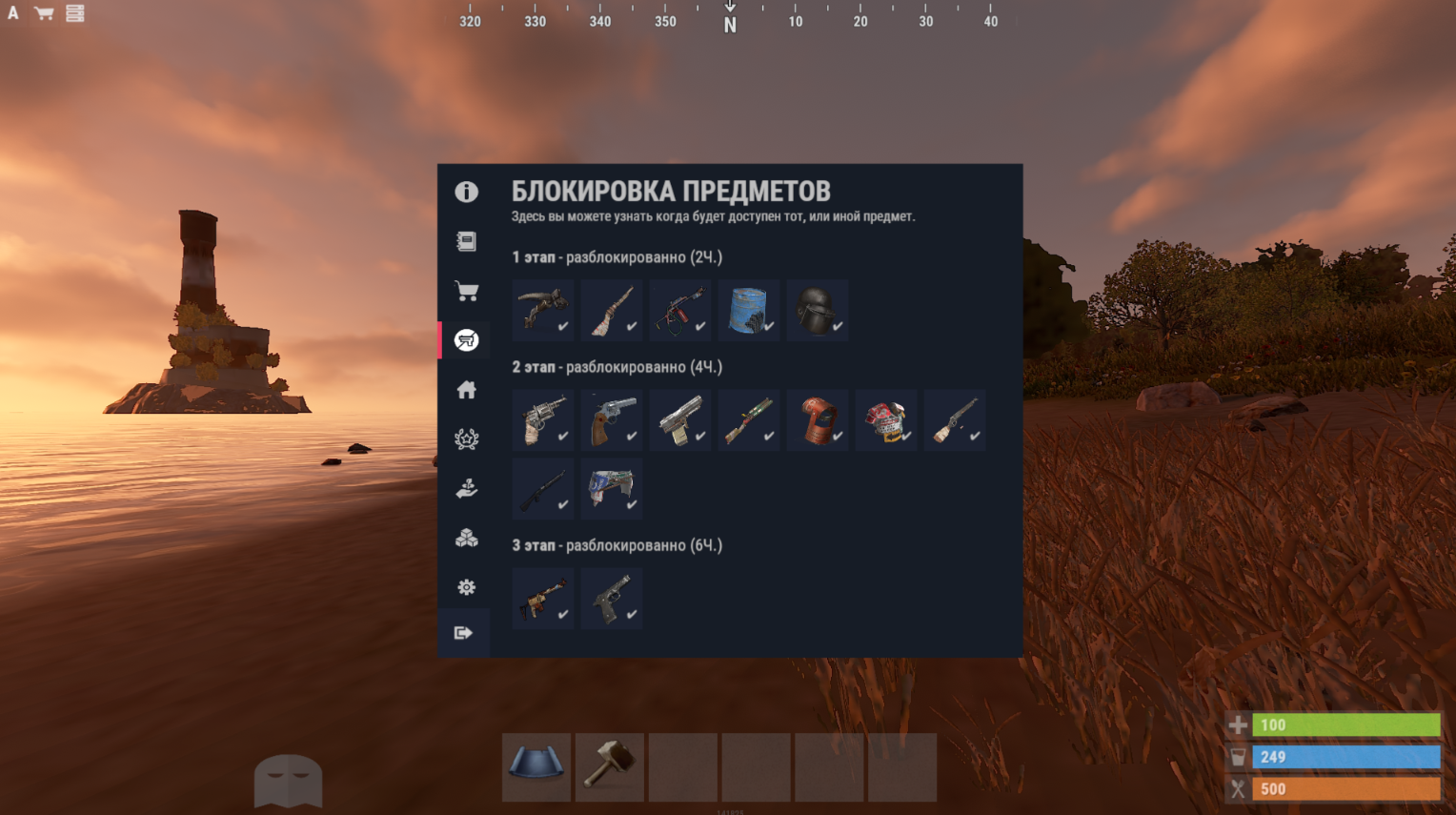Image resolution: width=1456 pixels, height=815 pixels.
Task: Click the server list icon in top-left HUD
Action: [75, 13]
